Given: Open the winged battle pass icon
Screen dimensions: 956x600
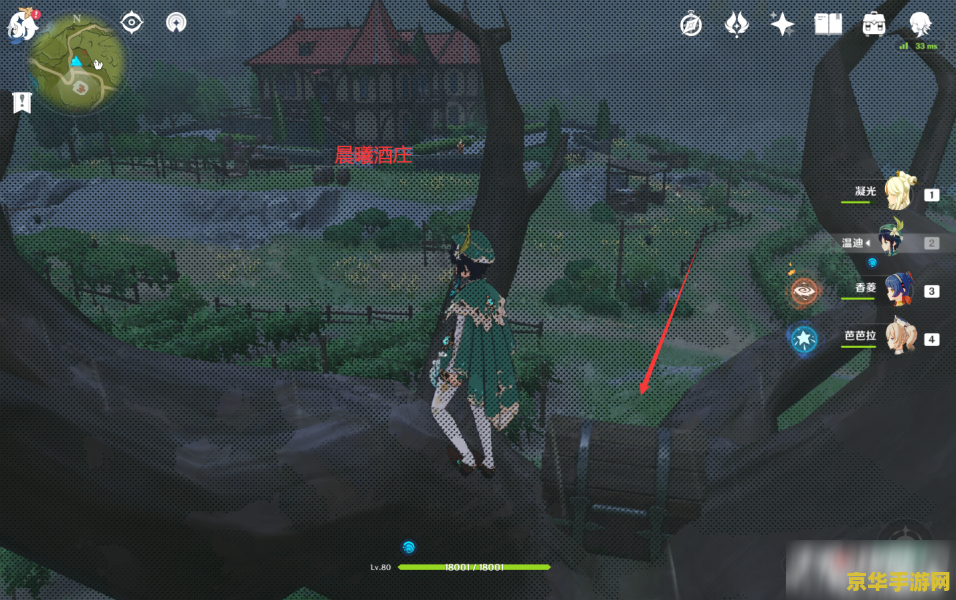Looking at the screenshot, I should point(736,24).
